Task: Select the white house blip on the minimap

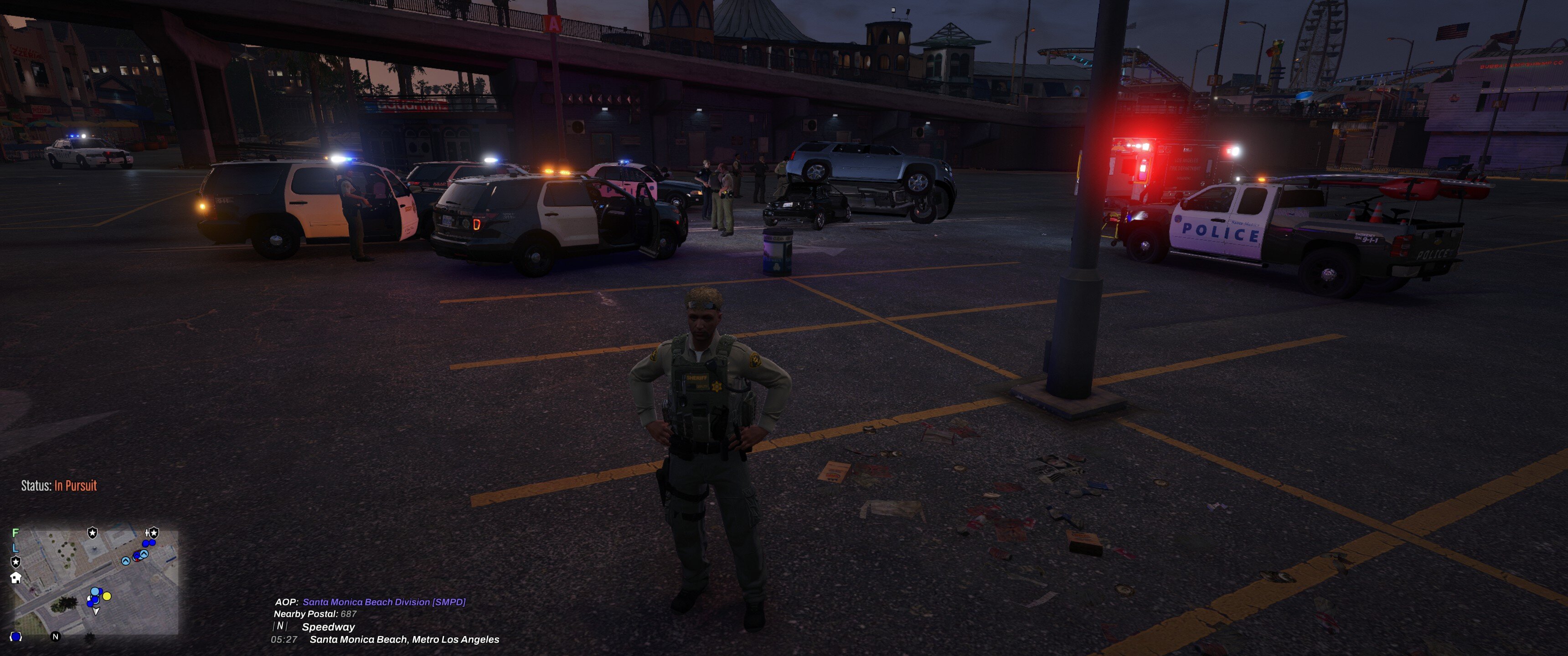Action: (16, 578)
